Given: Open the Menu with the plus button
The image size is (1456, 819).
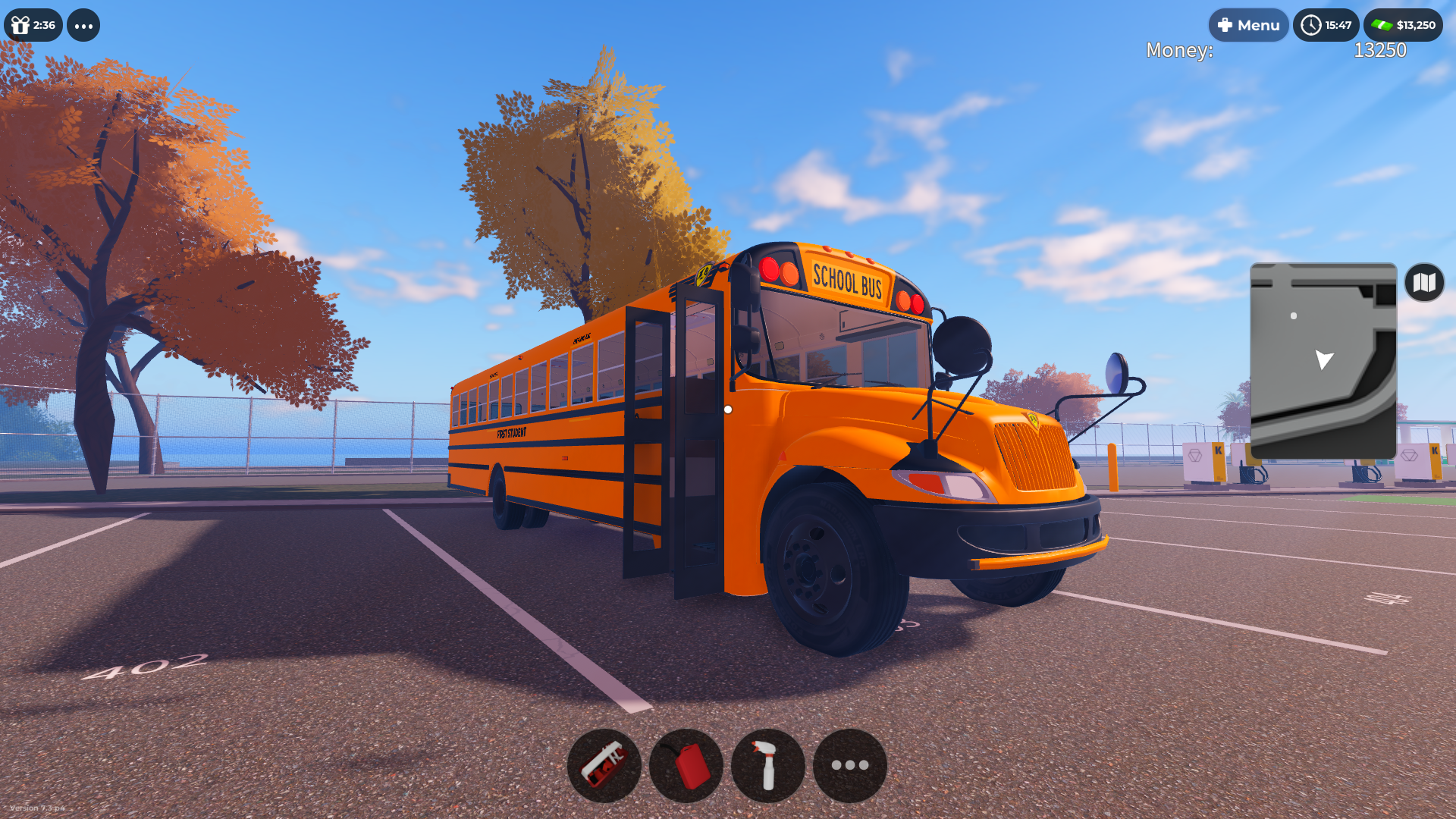Looking at the screenshot, I should (1248, 24).
